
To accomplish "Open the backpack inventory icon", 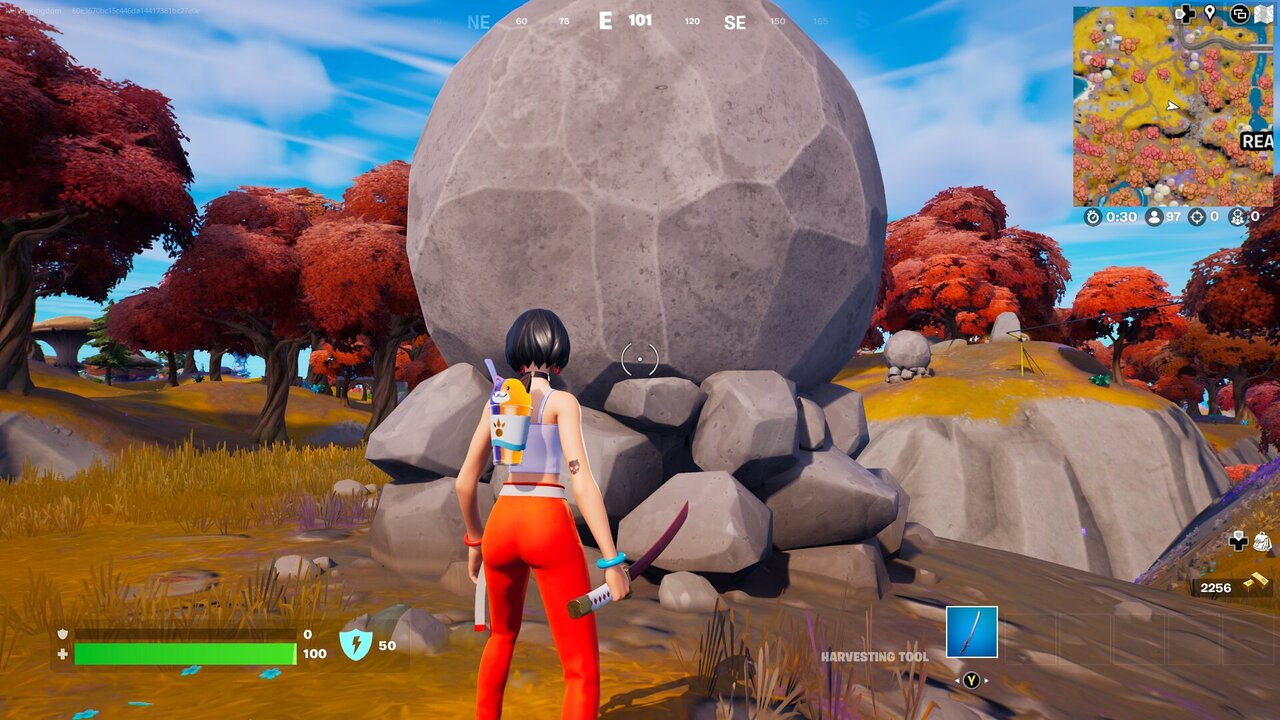I will point(1263,541).
